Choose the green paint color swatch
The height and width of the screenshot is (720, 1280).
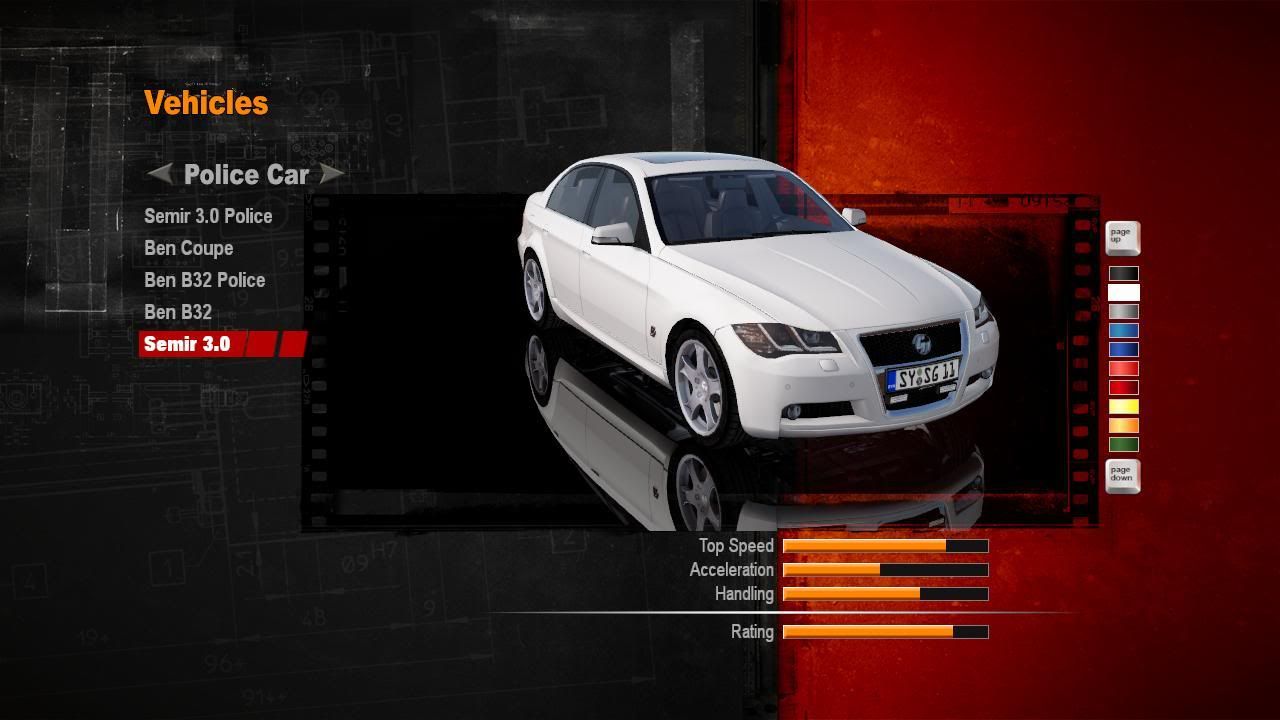(x=1123, y=445)
